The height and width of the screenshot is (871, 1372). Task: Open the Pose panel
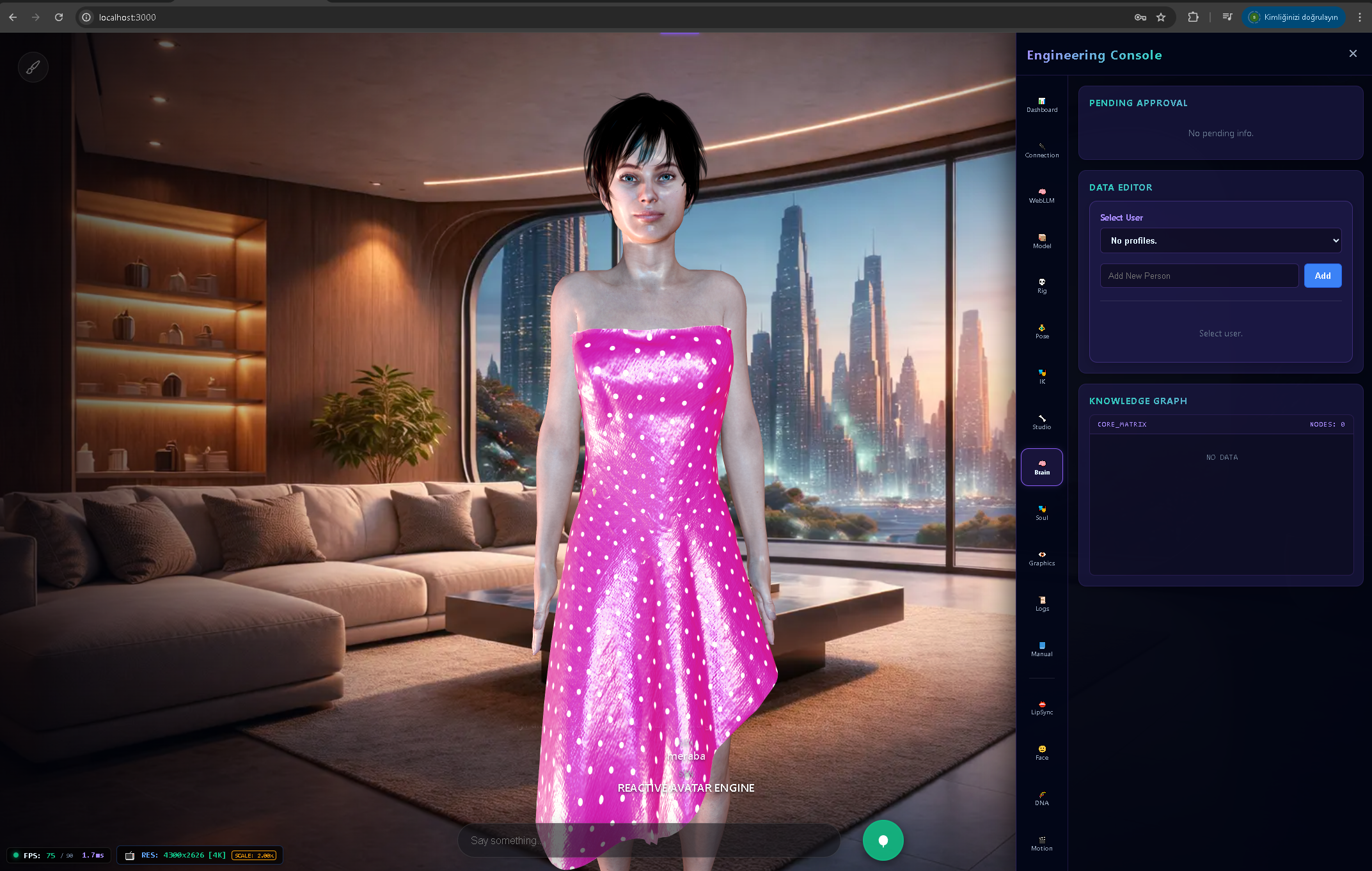pyautogui.click(x=1041, y=331)
